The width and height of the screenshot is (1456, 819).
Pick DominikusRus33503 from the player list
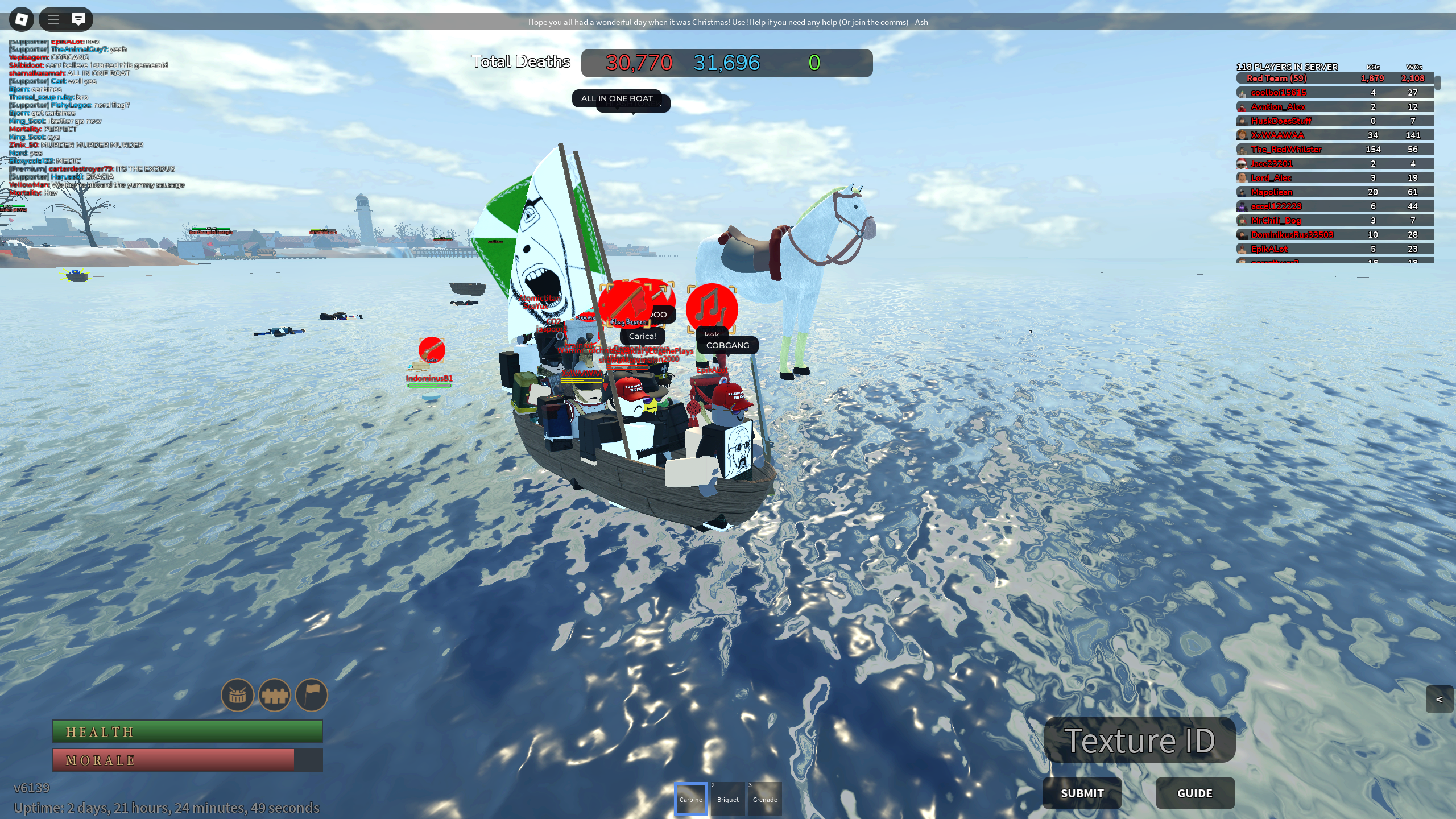click(x=1334, y=235)
